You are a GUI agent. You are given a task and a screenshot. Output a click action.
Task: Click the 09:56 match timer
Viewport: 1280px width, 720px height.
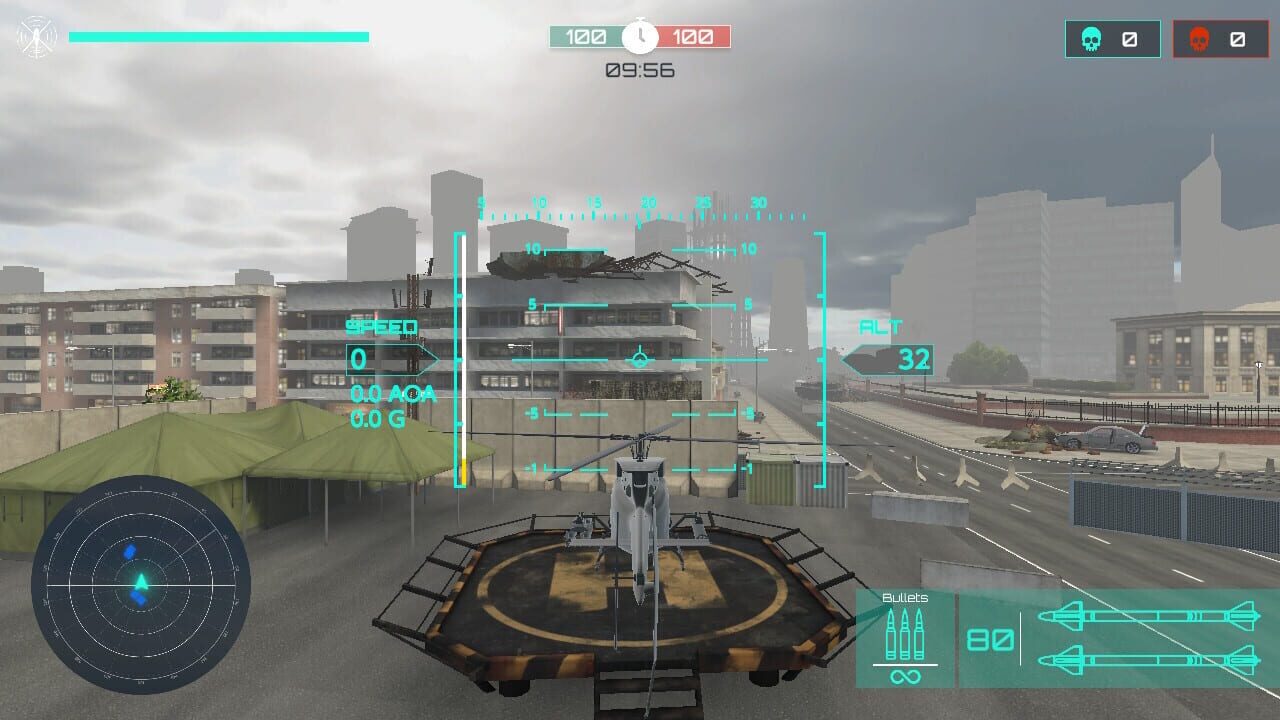640,70
